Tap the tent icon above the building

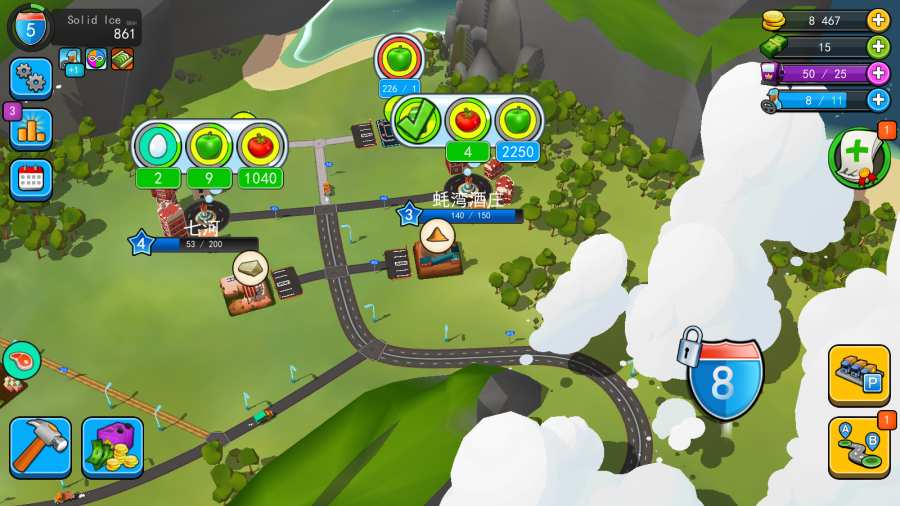coord(437,236)
